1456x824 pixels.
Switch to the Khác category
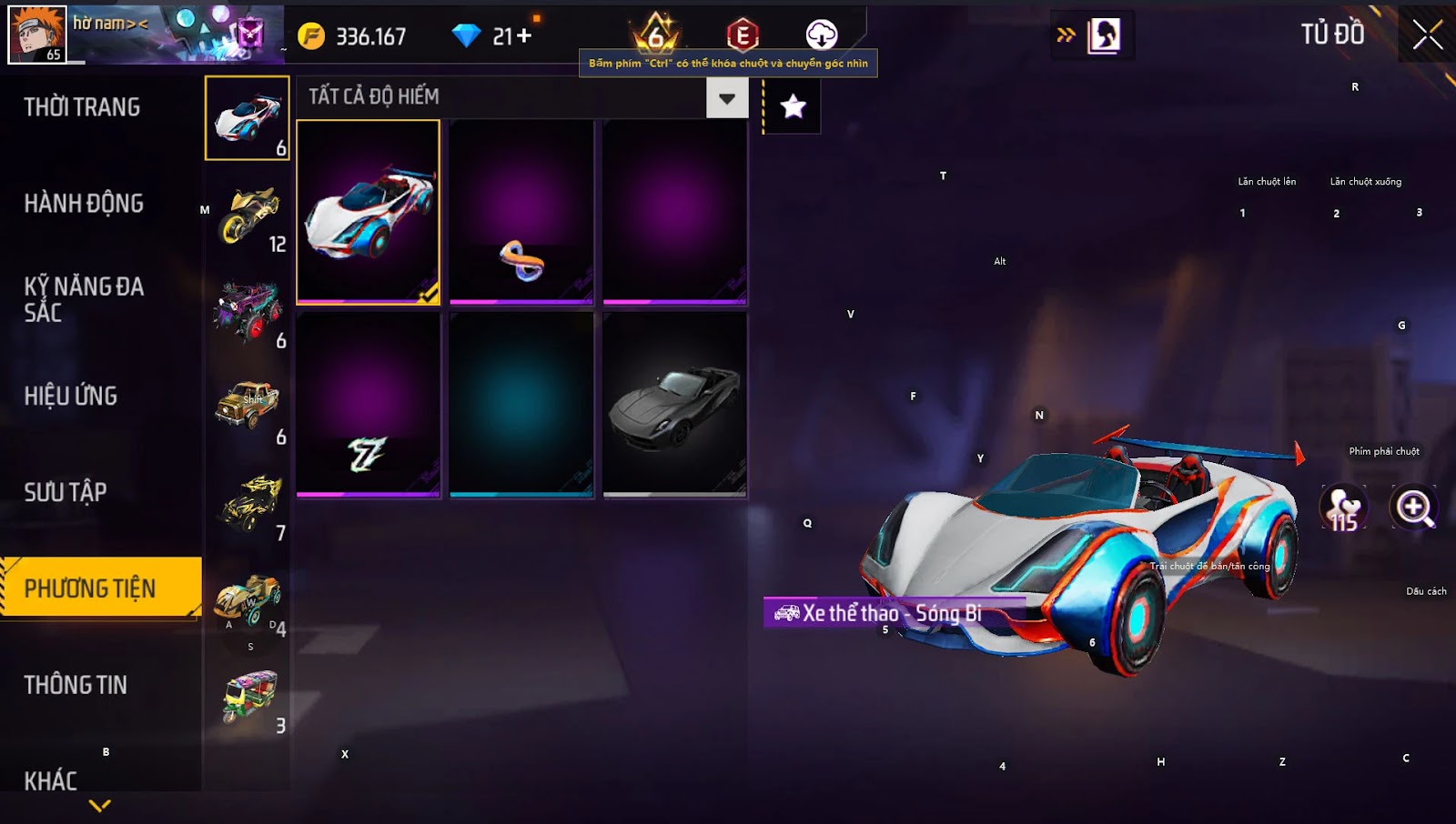point(51,780)
